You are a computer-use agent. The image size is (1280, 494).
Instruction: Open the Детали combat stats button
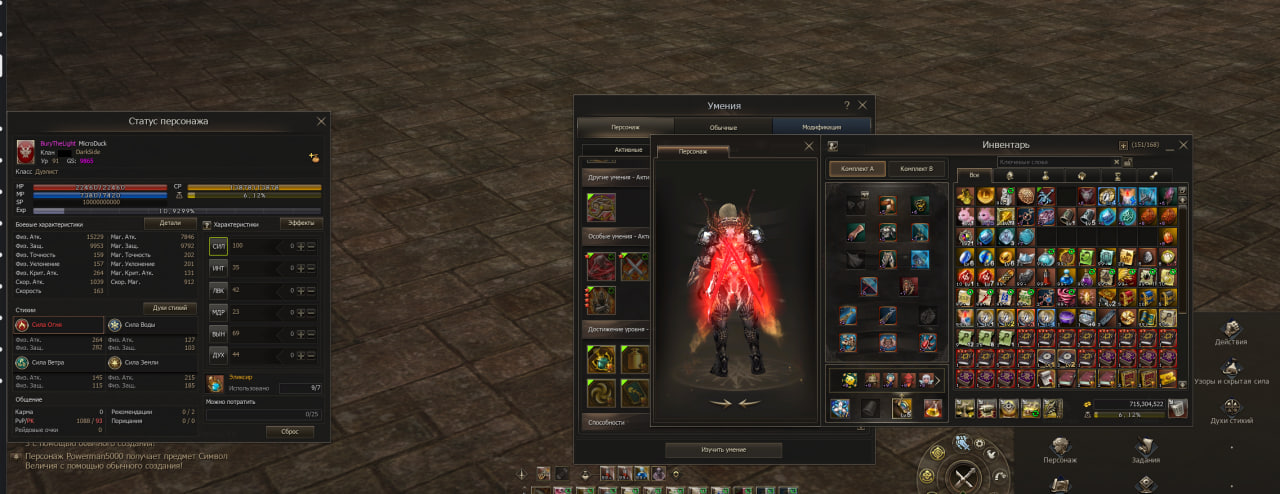(170, 224)
